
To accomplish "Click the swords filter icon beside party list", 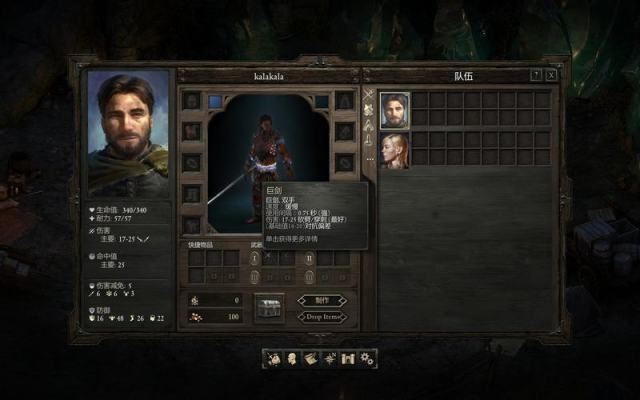I will click(369, 95).
